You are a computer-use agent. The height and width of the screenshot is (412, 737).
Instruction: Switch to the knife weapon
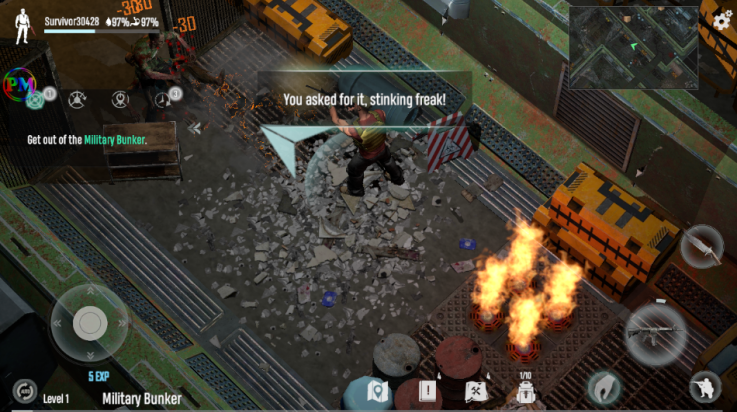[x=701, y=245]
